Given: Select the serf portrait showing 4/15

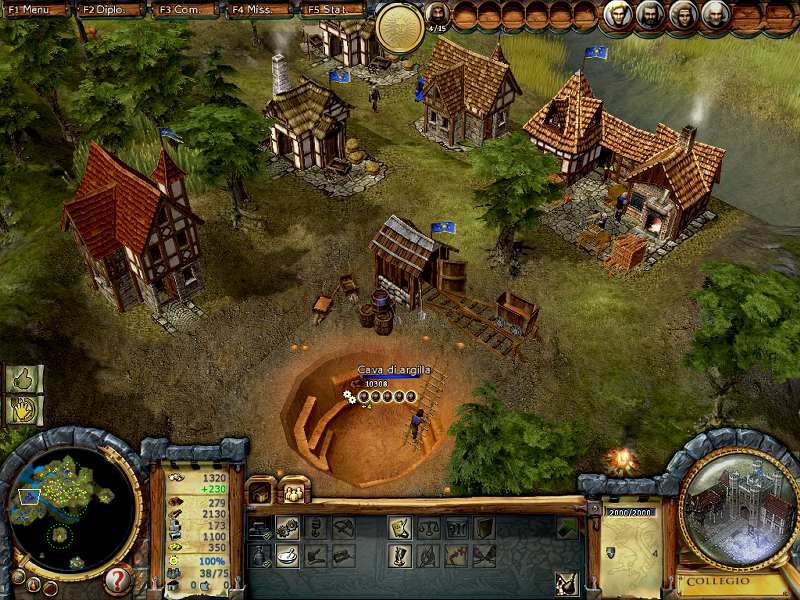Looking at the screenshot, I should click(x=437, y=15).
